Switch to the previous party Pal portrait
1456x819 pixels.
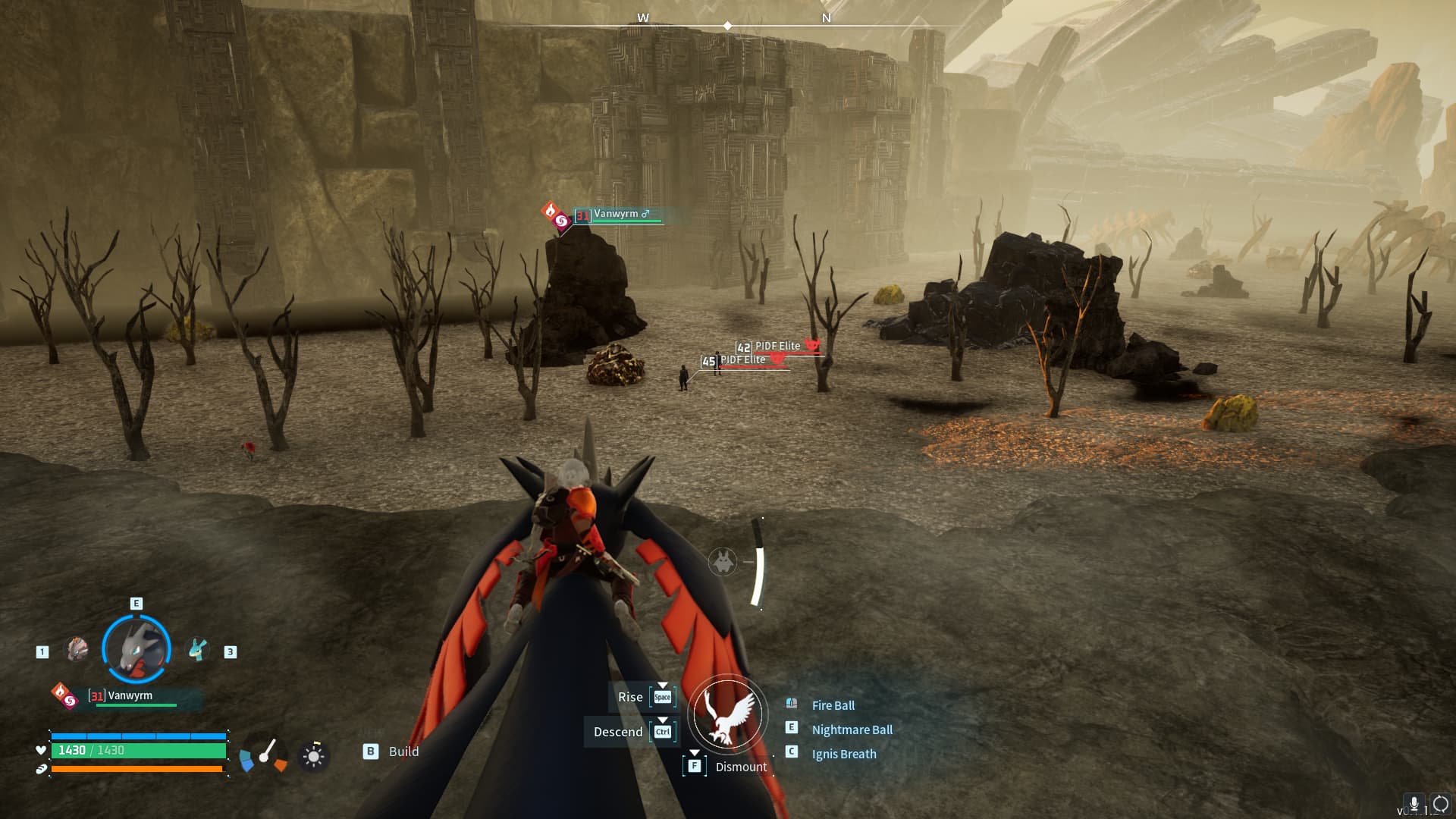[x=77, y=650]
